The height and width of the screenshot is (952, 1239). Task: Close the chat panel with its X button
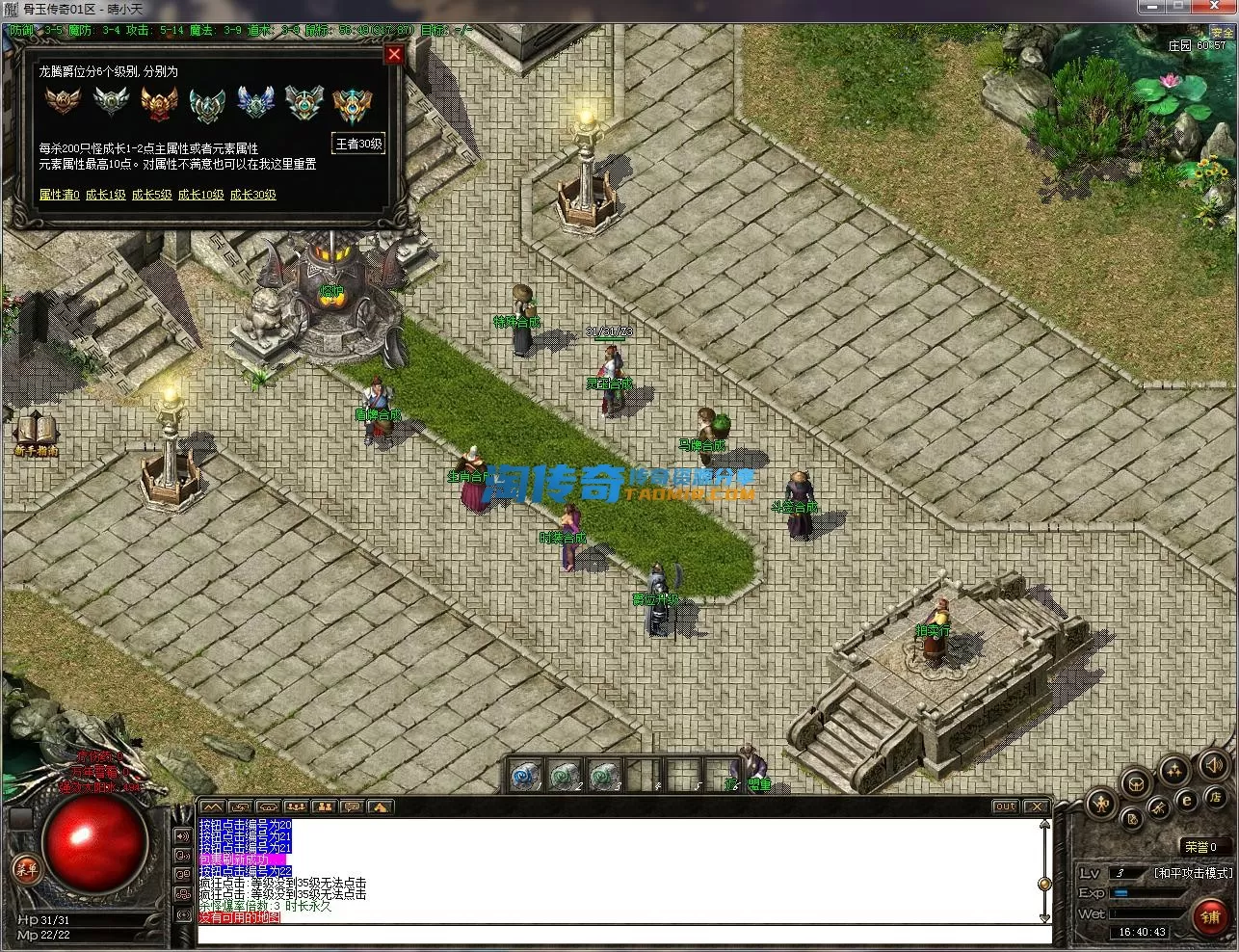[1035, 807]
